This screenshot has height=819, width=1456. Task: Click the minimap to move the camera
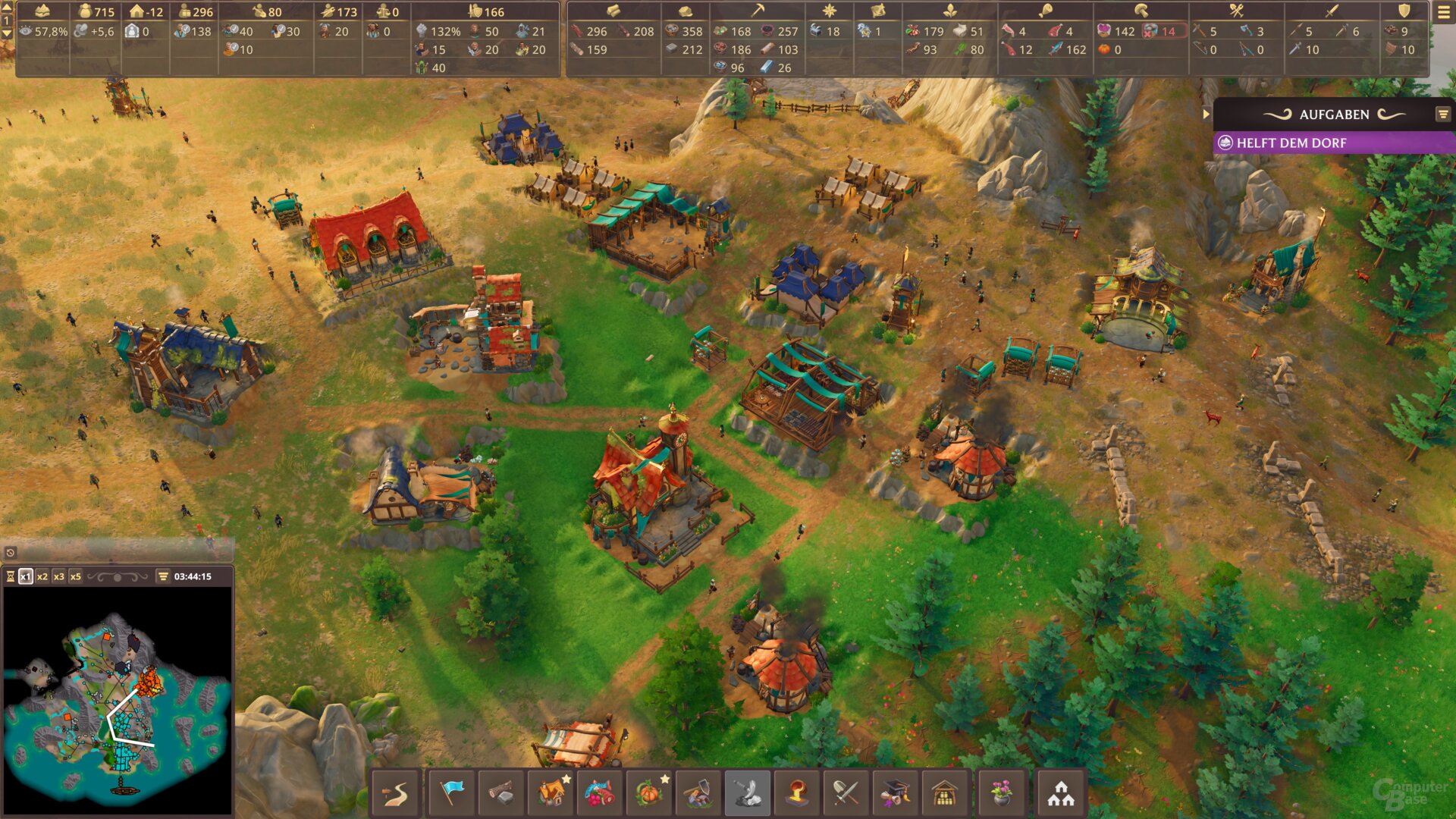click(118, 698)
